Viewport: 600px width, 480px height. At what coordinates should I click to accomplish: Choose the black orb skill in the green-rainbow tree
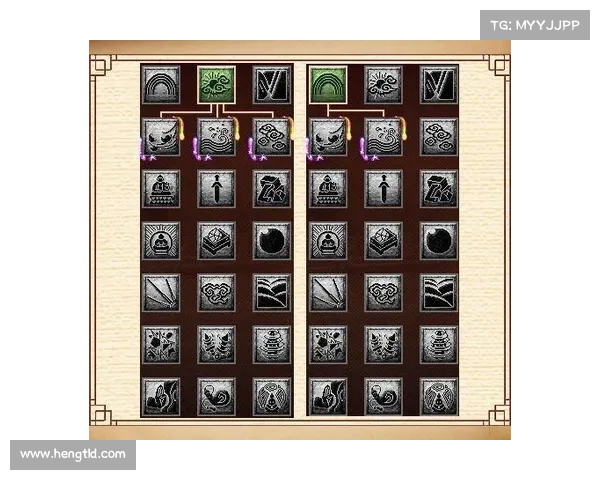[439, 239]
